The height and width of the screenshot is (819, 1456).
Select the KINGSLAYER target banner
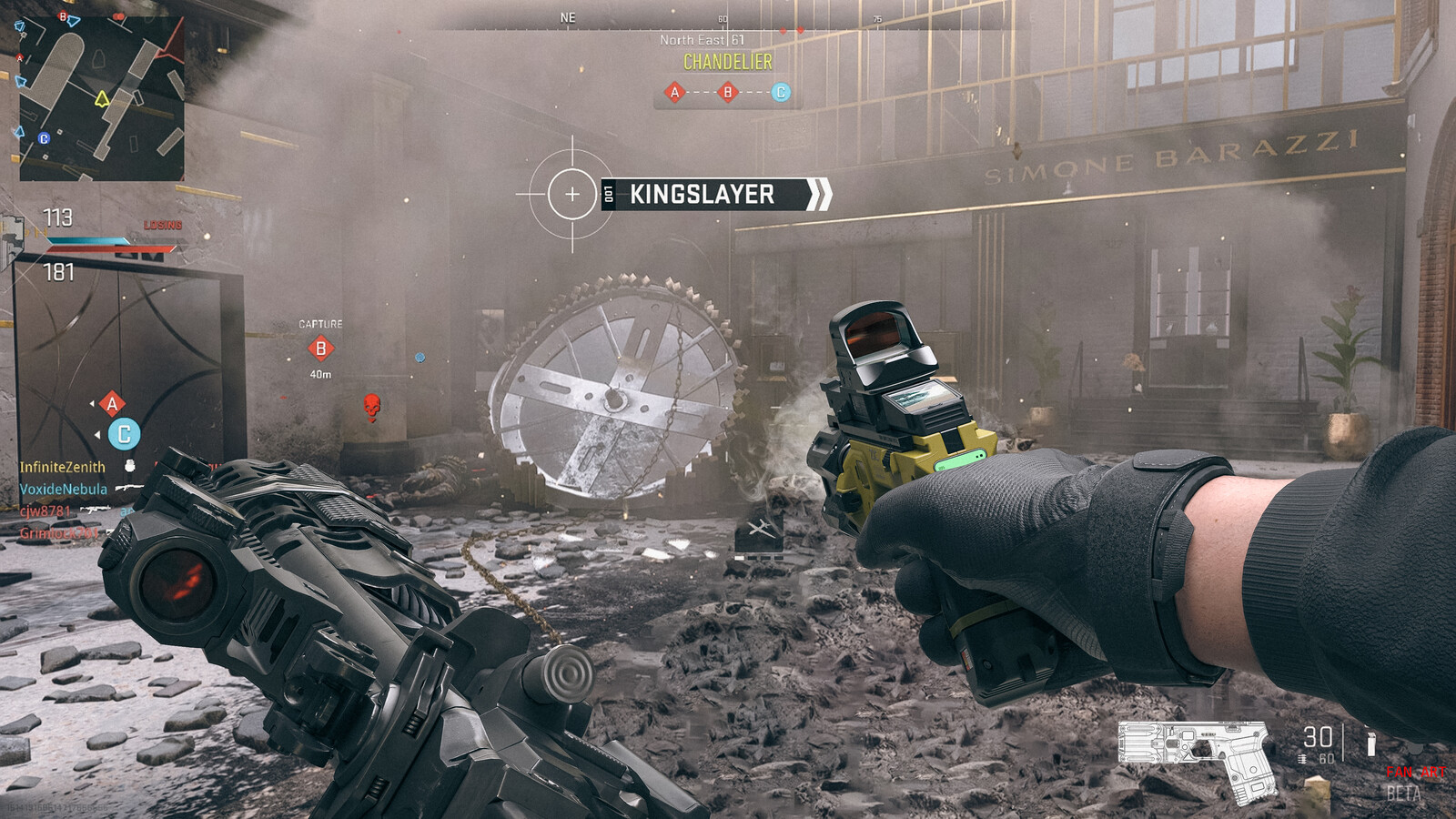[703, 195]
